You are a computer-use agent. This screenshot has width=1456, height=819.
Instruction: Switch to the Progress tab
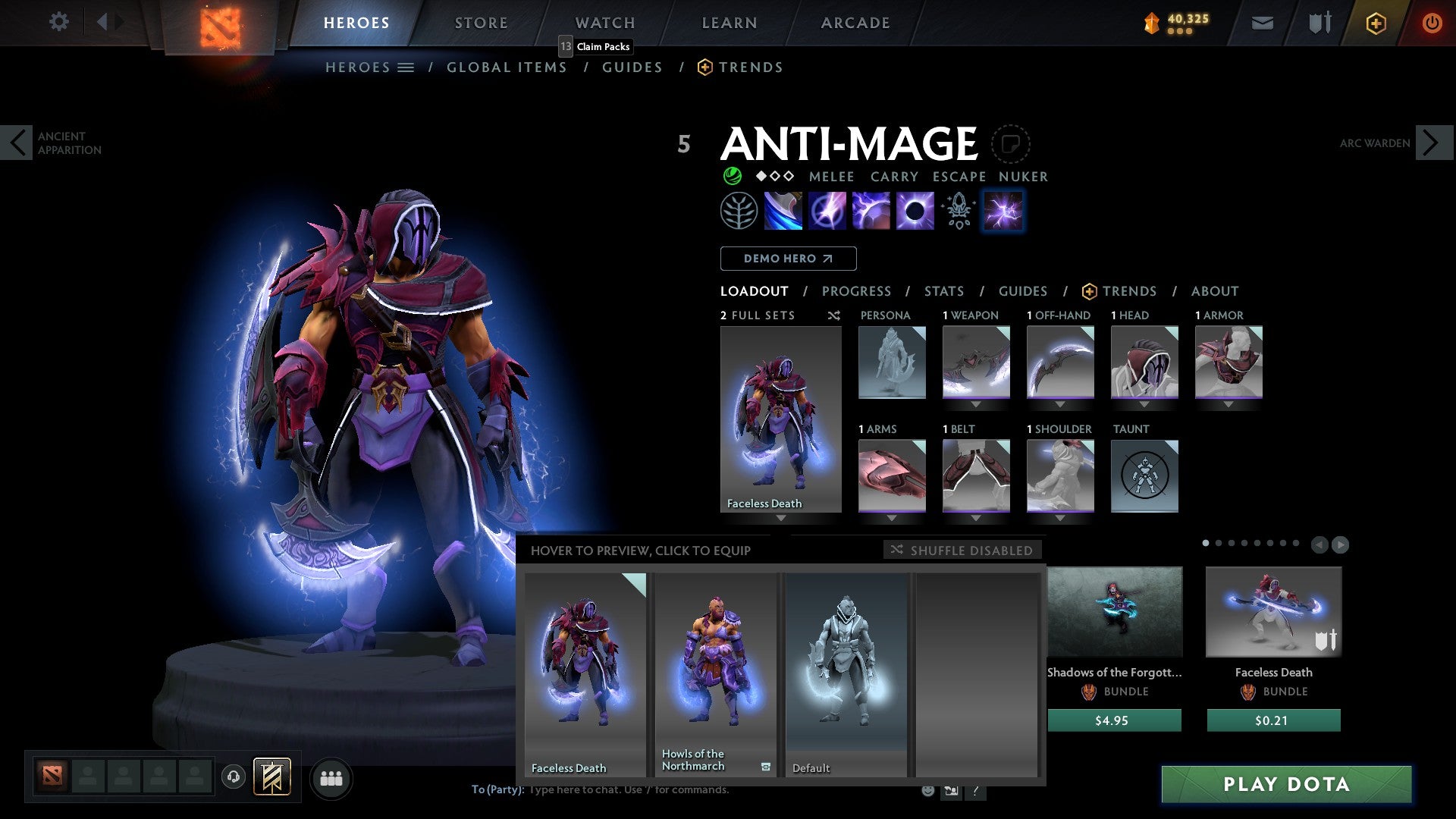point(857,291)
